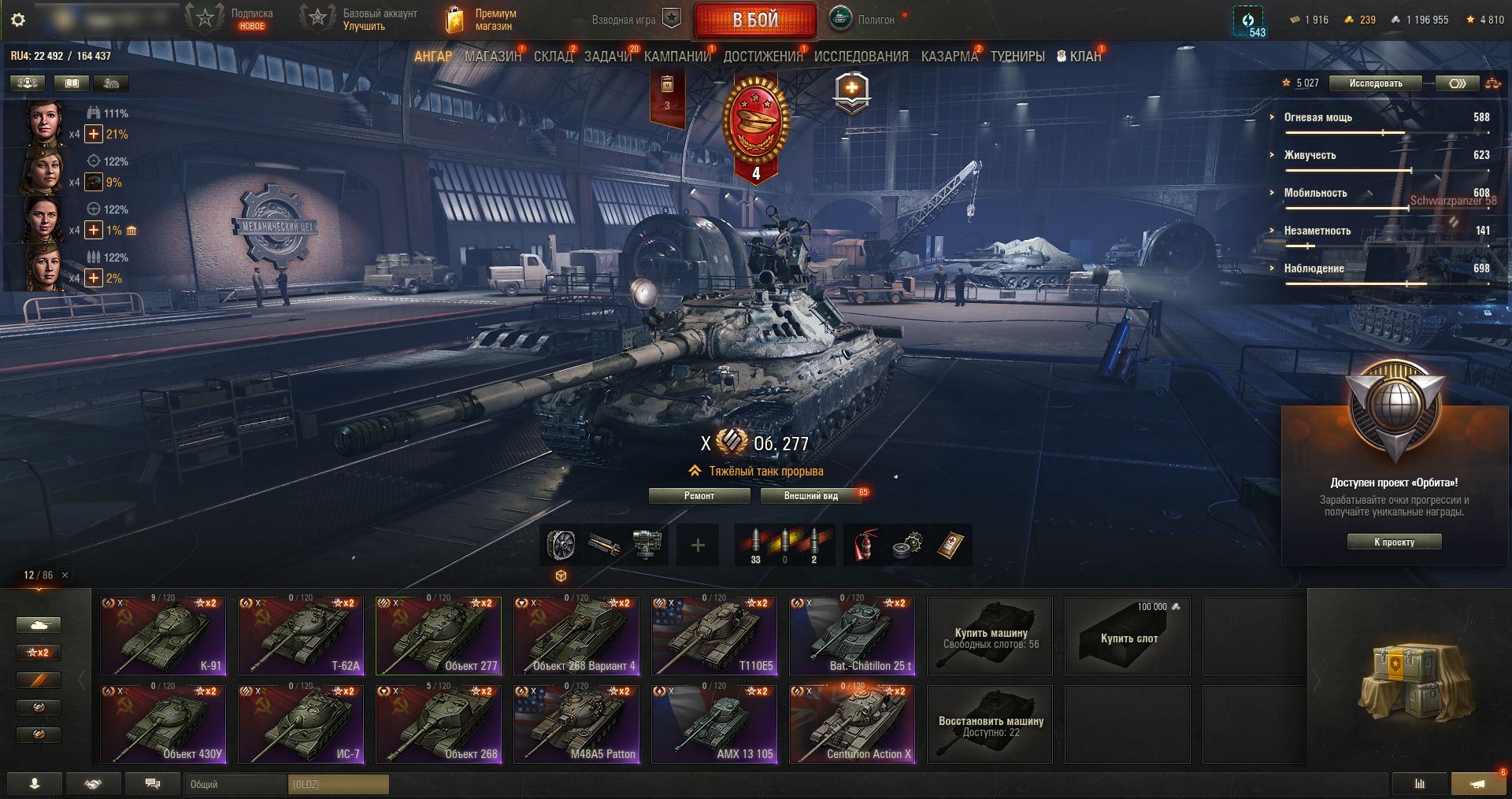The height and width of the screenshot is (799, 1512).
Task: Click the Ремонт button
Action: [699, 496]
